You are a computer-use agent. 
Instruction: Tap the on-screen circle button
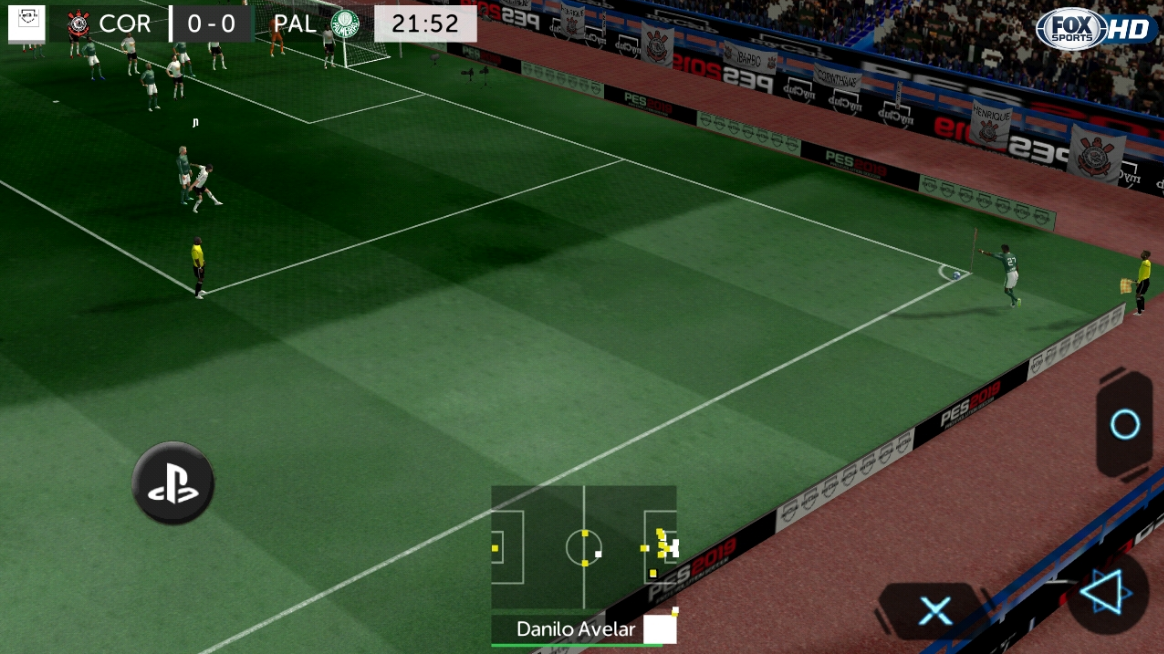(1125, 425)
